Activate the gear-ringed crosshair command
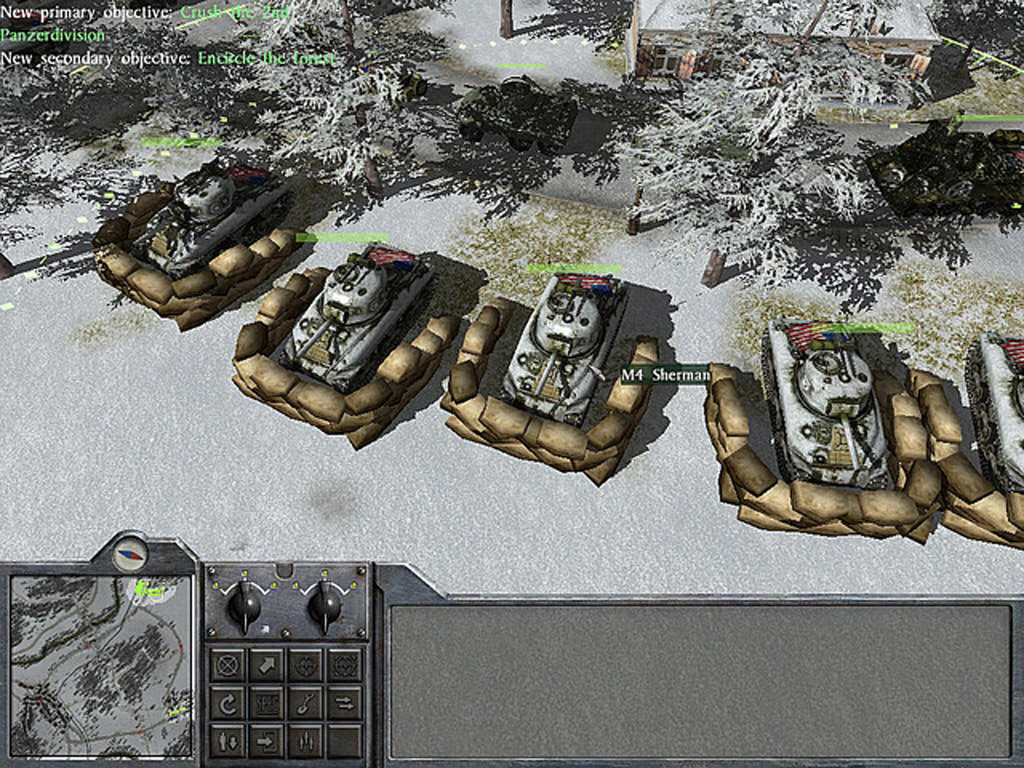The image size is (1024, 768). (344, 664)
